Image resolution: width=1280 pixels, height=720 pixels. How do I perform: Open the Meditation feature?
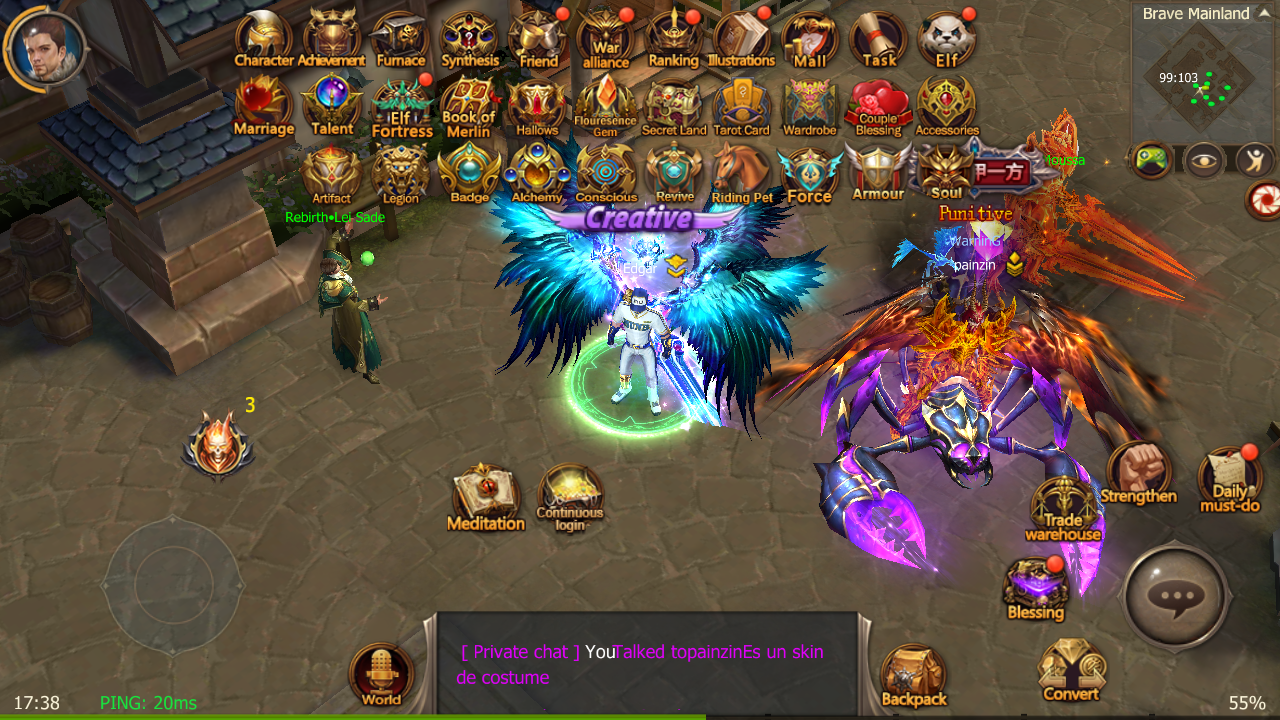tap(486, 490)
